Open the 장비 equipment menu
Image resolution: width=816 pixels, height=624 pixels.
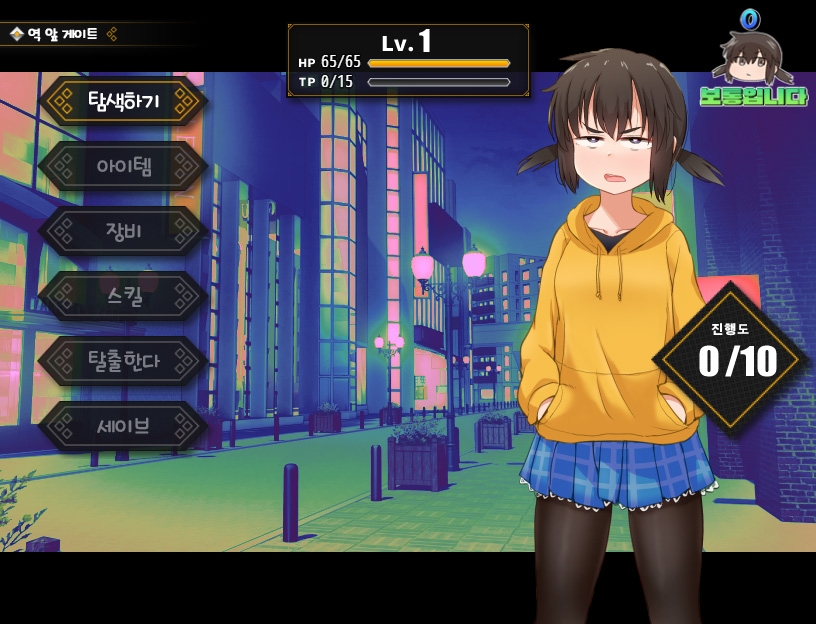point(123,231)
